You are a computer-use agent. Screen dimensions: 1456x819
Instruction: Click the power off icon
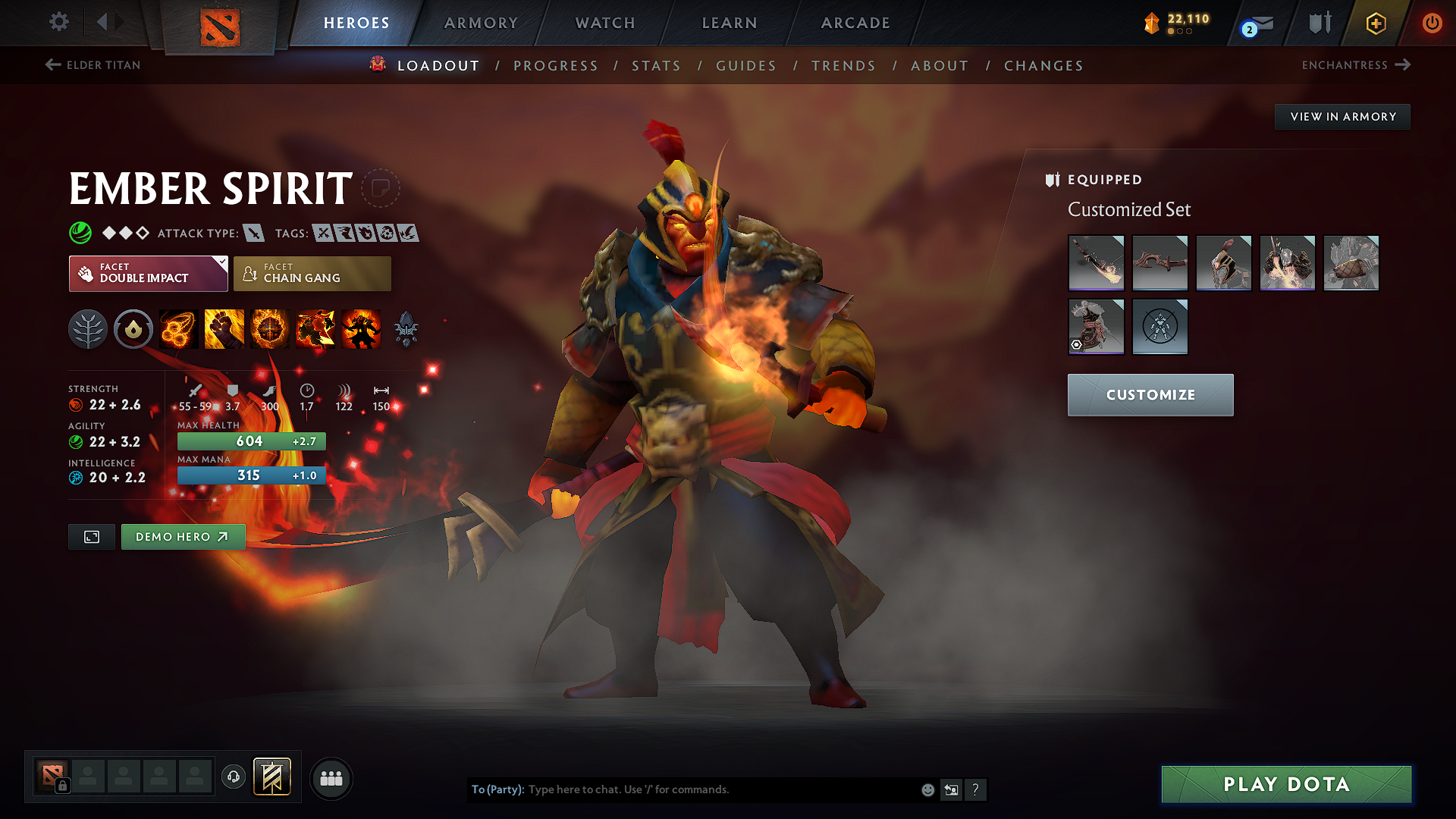tap(1432, 23)
